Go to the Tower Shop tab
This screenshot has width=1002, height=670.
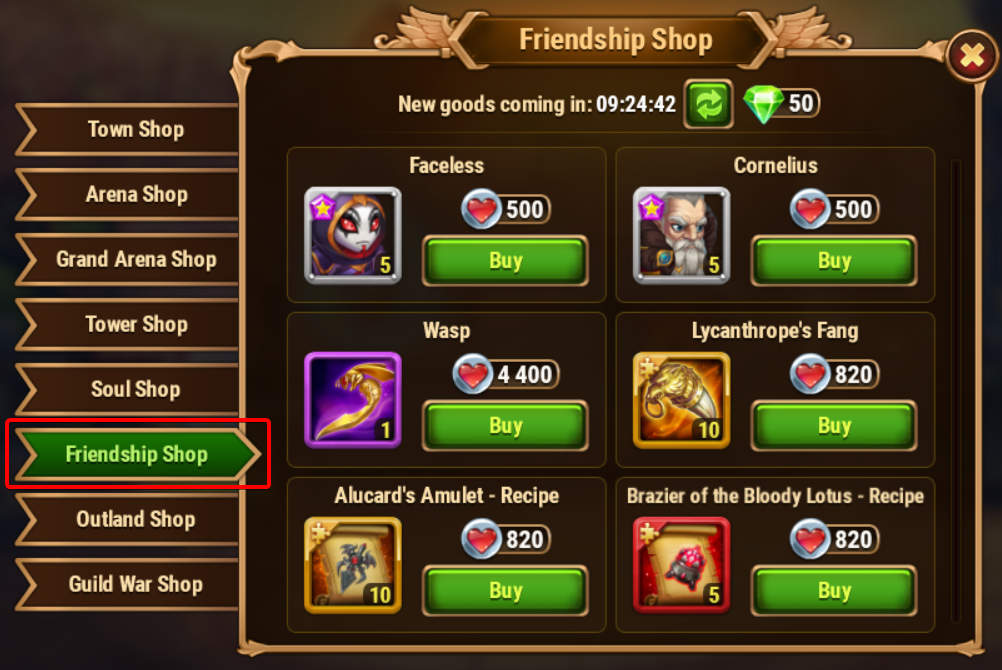coord(135,325)
